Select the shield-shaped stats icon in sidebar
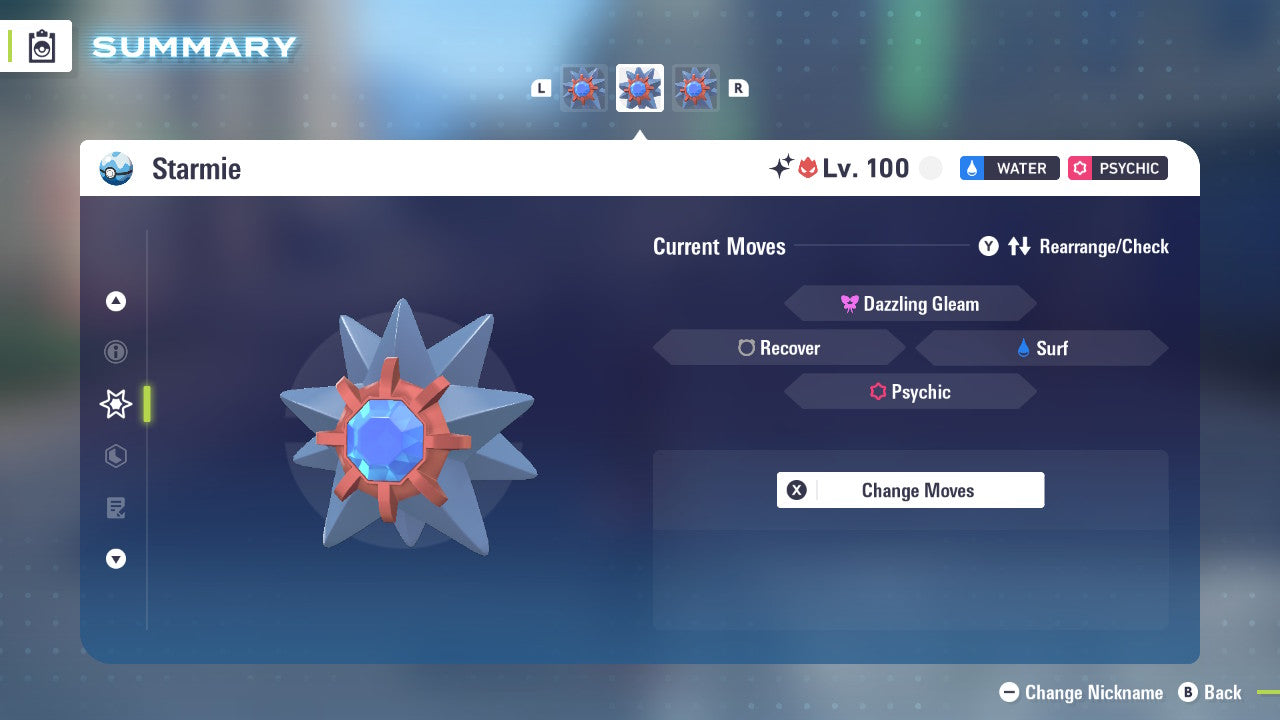 tap(115, 456)
